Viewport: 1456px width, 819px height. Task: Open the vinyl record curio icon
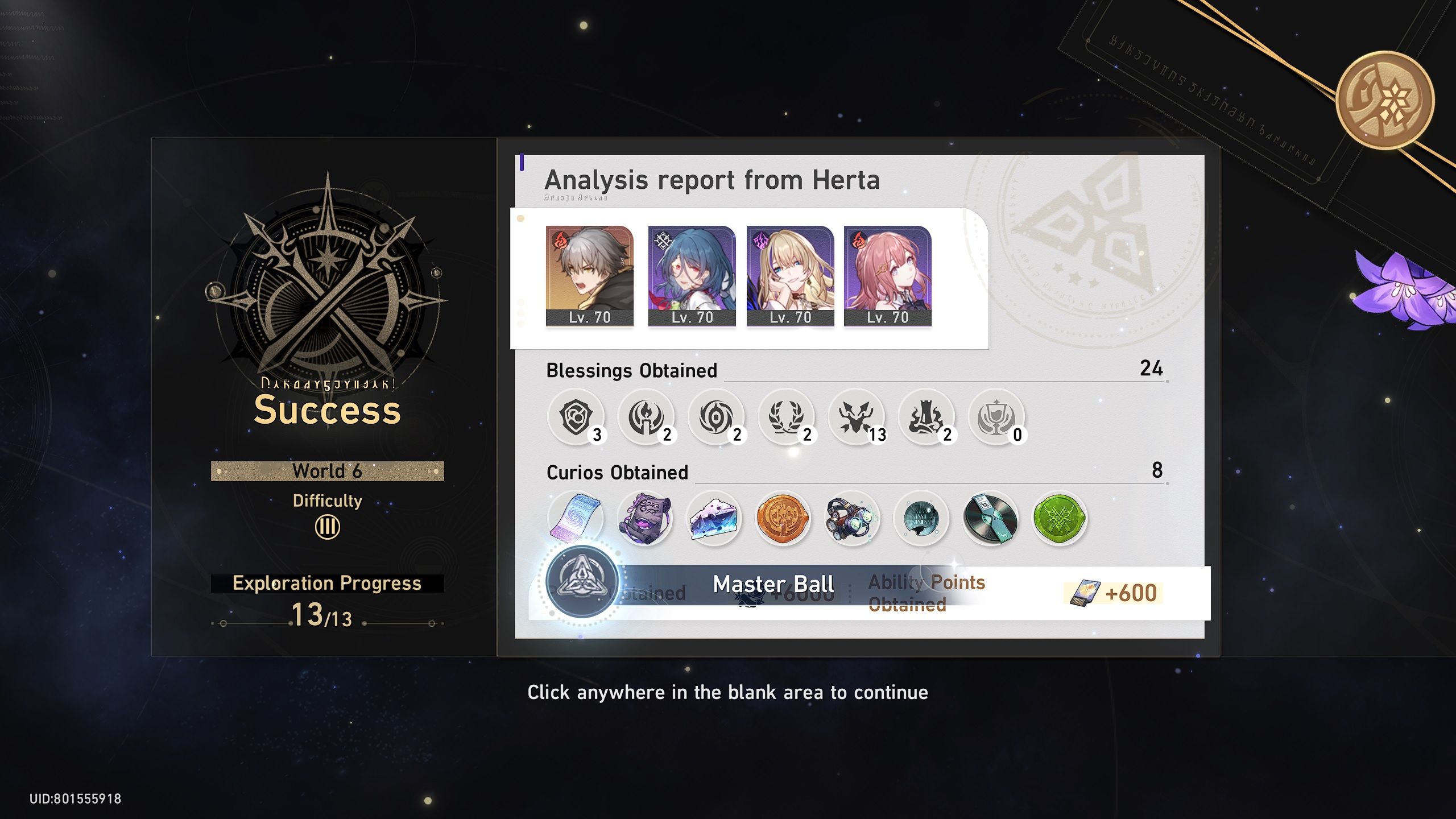pos(991,518)
